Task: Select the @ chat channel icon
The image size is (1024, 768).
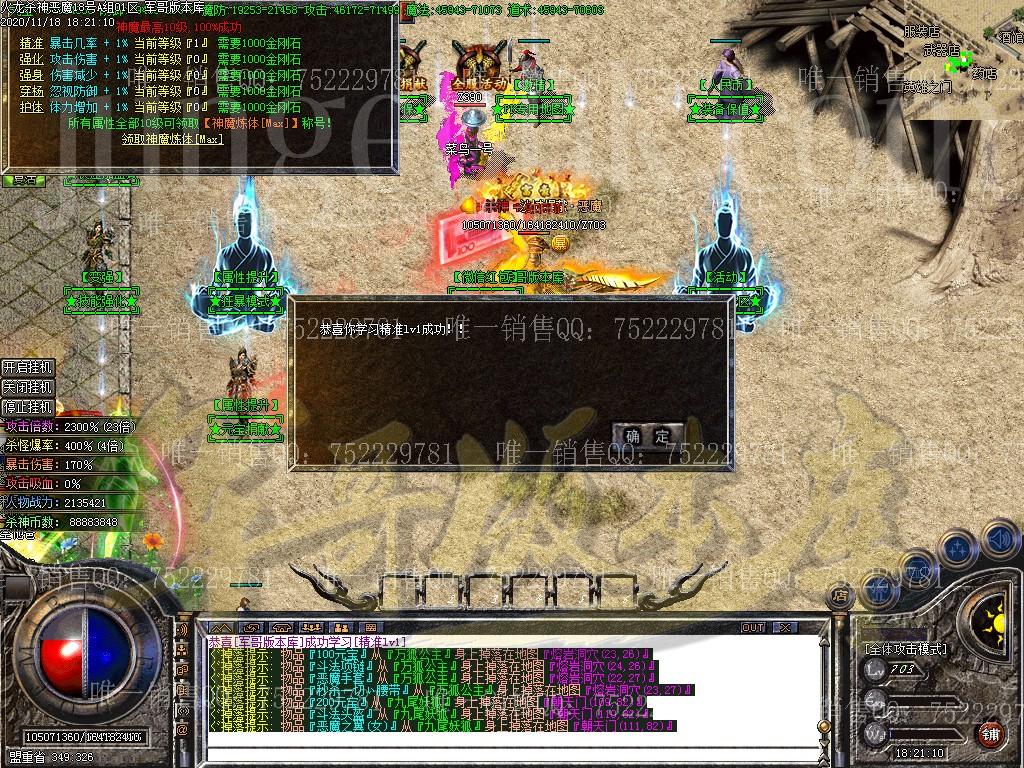Action: (x=182, y=731)
